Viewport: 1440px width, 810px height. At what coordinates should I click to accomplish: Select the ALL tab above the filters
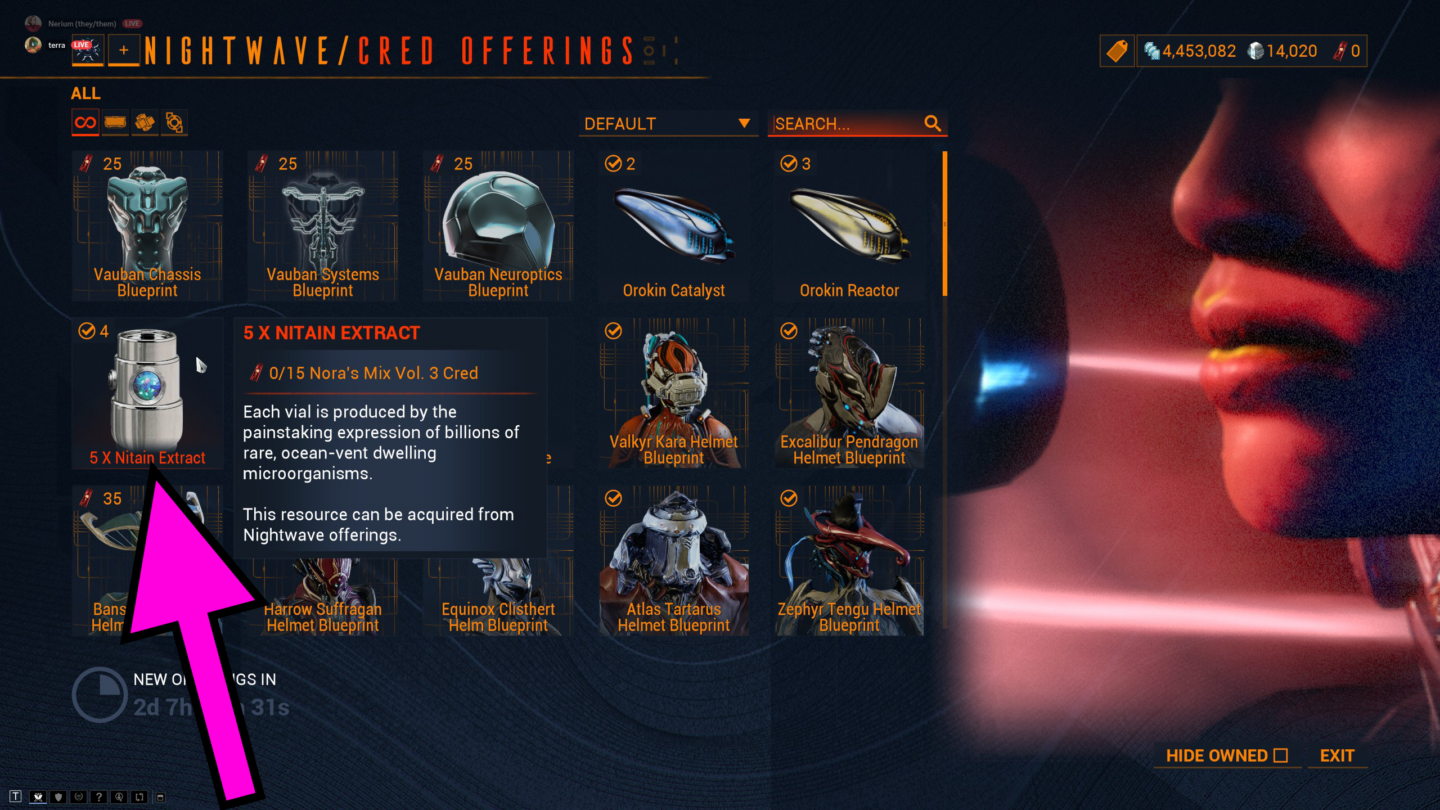click(86, 93)
